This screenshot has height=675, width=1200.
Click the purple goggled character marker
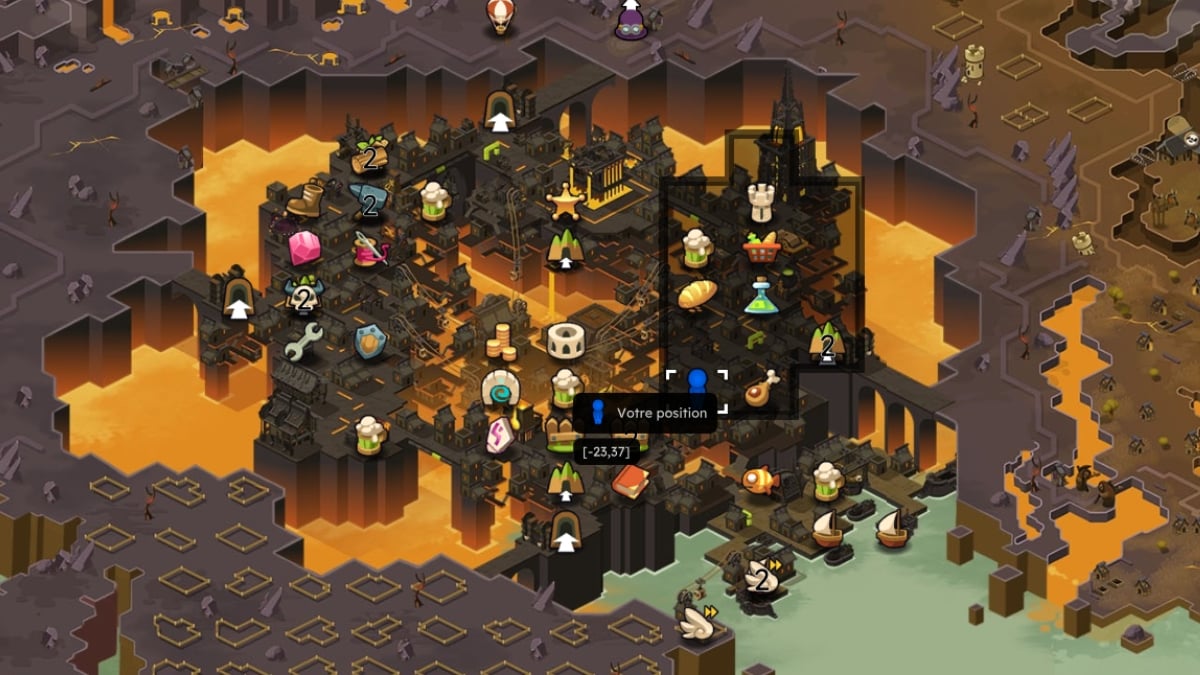tap(631, 20)
